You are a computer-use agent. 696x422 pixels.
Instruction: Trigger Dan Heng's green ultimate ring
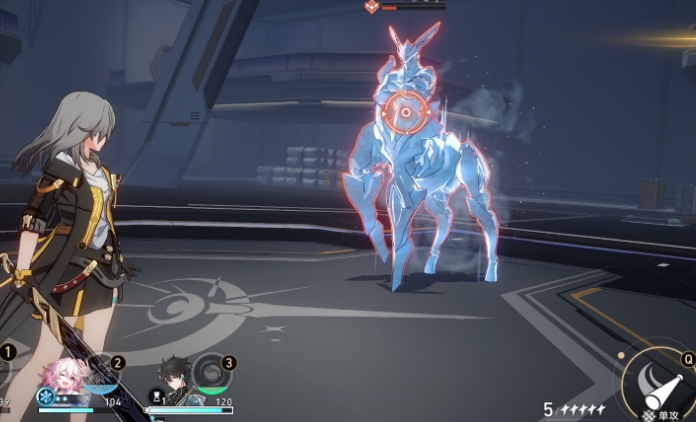(210, 375)
